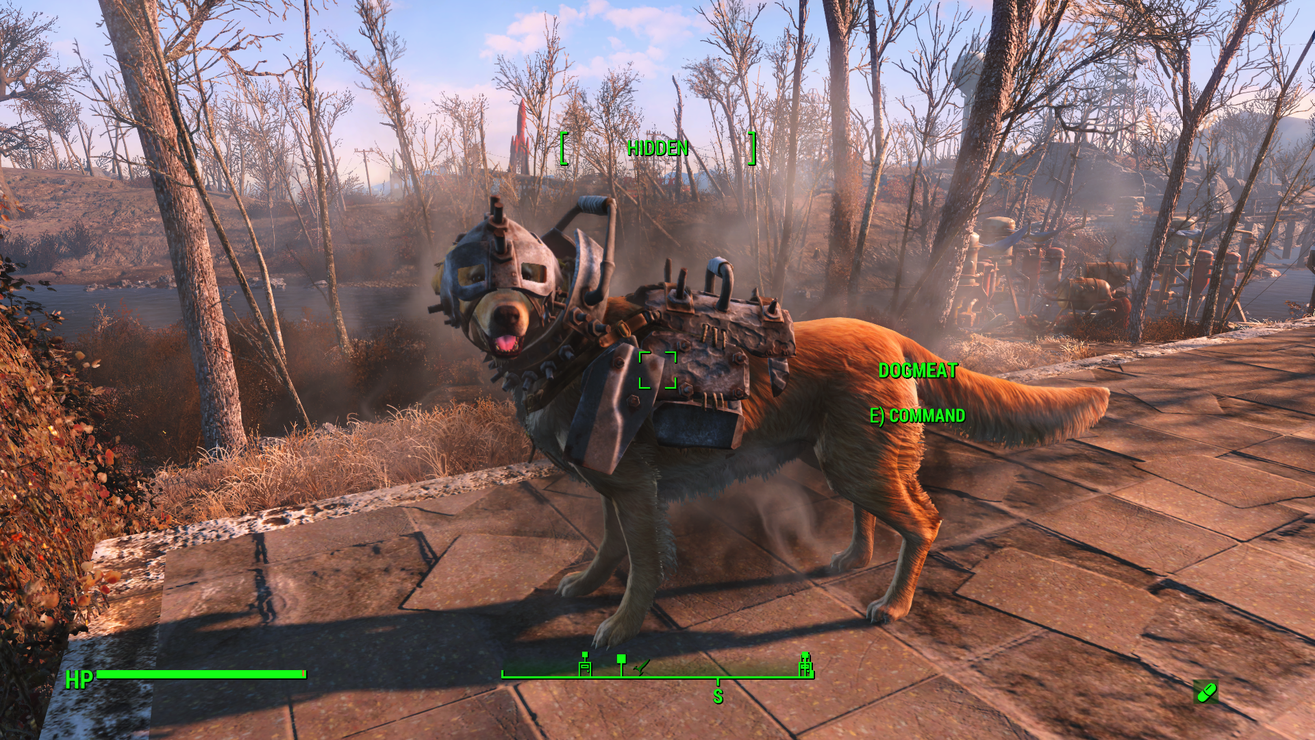
Task: Click the green pill status icon
Action: tap(1206, 691)
